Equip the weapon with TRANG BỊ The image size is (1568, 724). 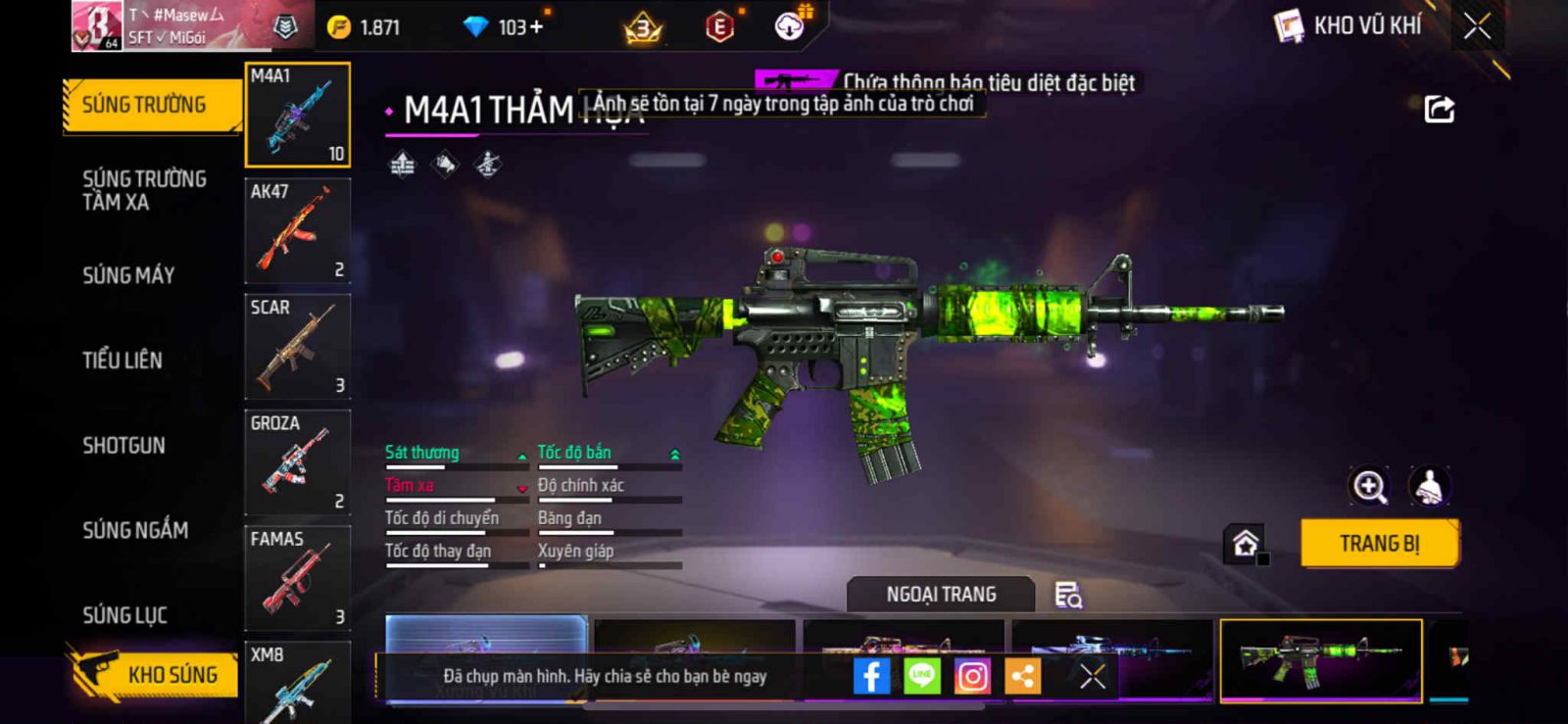[1379, 544]
